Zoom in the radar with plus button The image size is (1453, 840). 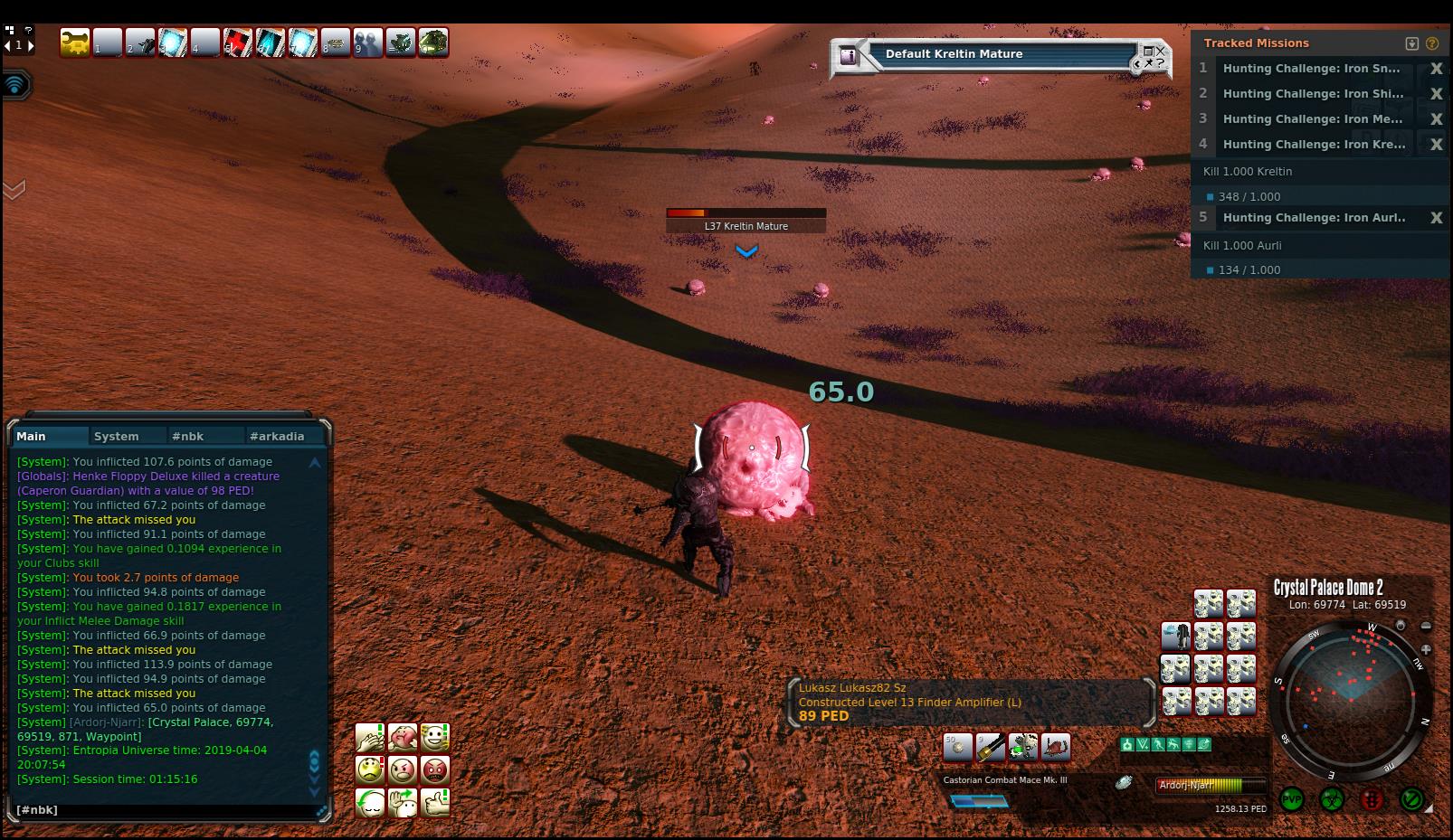click(x=1426, y=649)
